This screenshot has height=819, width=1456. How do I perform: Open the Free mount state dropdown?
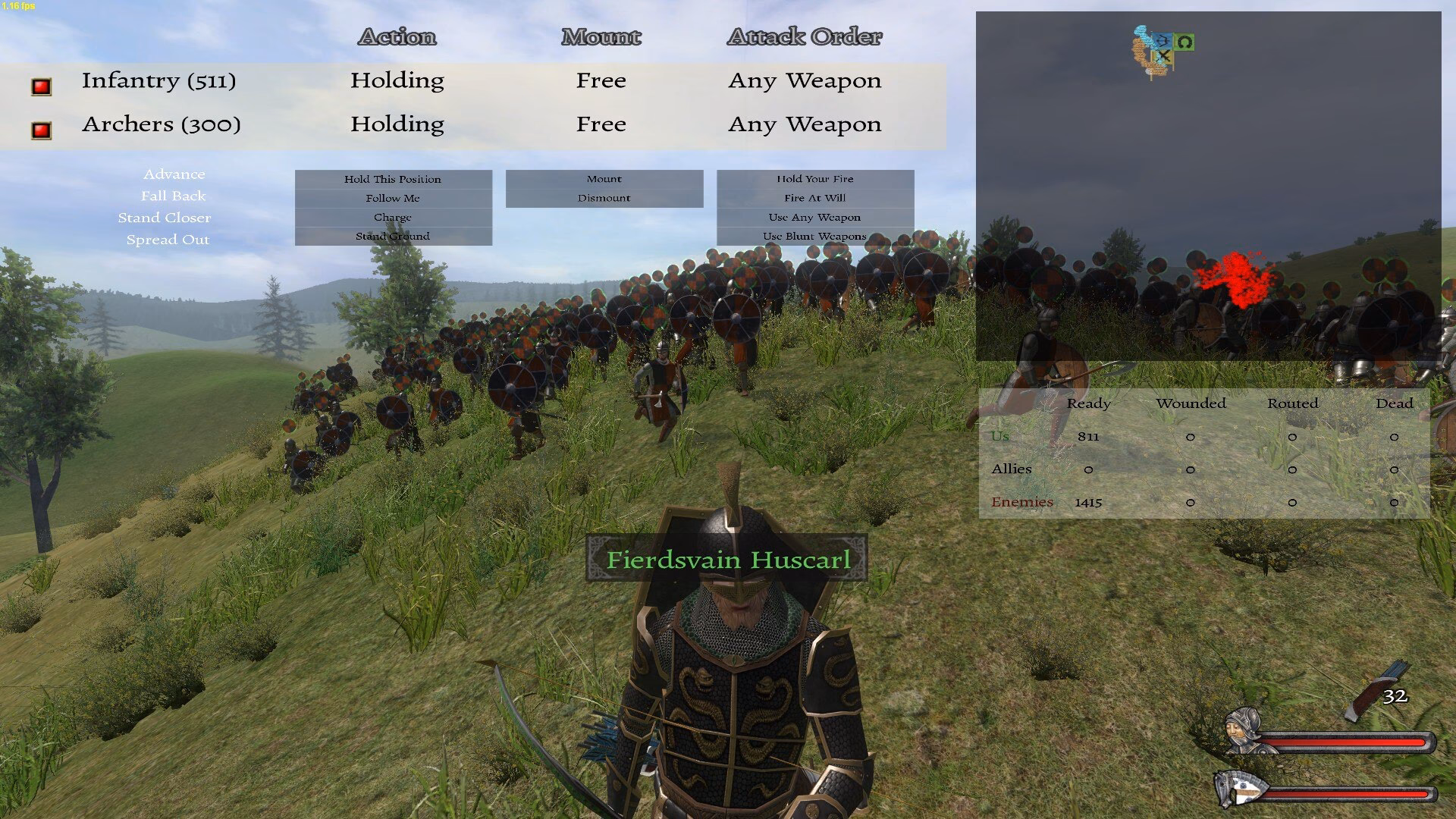coord(601,80)
